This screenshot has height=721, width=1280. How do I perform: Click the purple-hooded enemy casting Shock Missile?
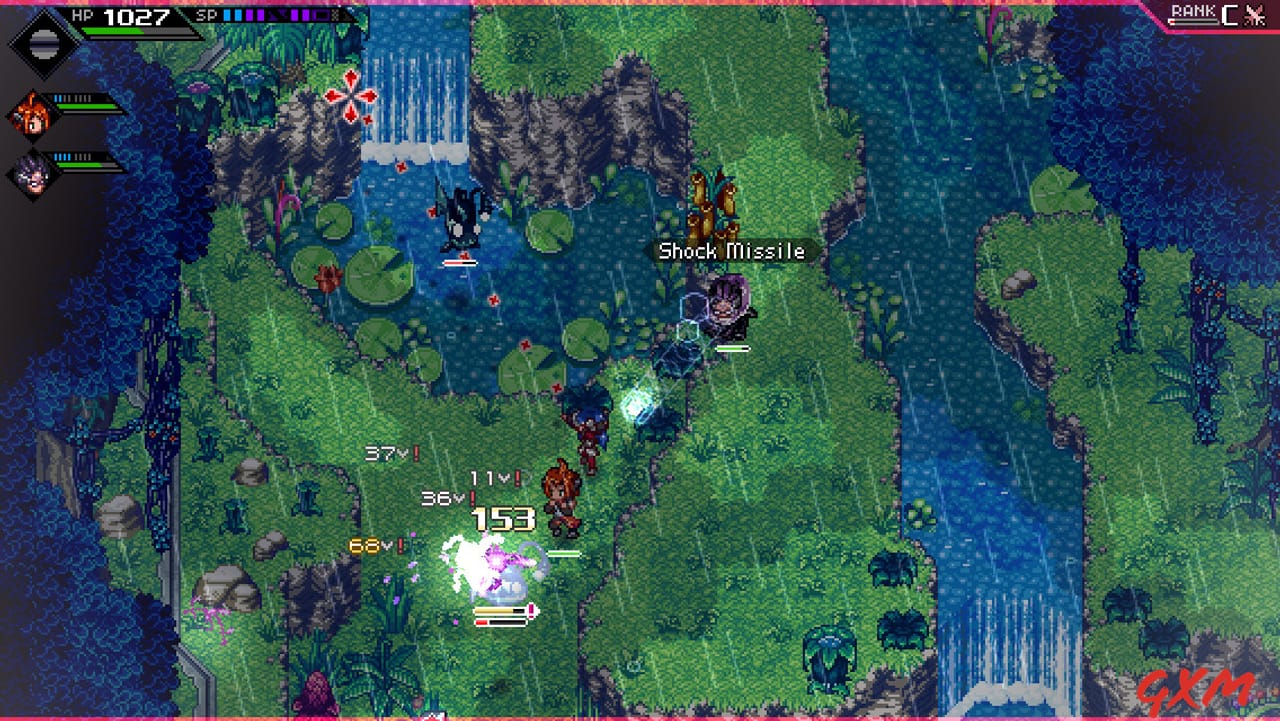[x=730, y=310]
